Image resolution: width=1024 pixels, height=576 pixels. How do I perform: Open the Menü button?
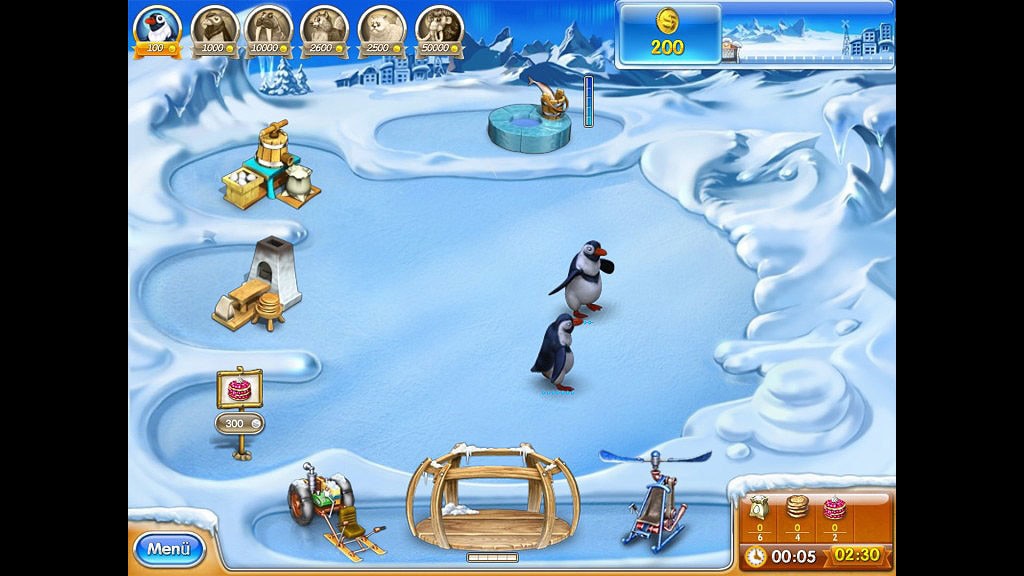168,549
